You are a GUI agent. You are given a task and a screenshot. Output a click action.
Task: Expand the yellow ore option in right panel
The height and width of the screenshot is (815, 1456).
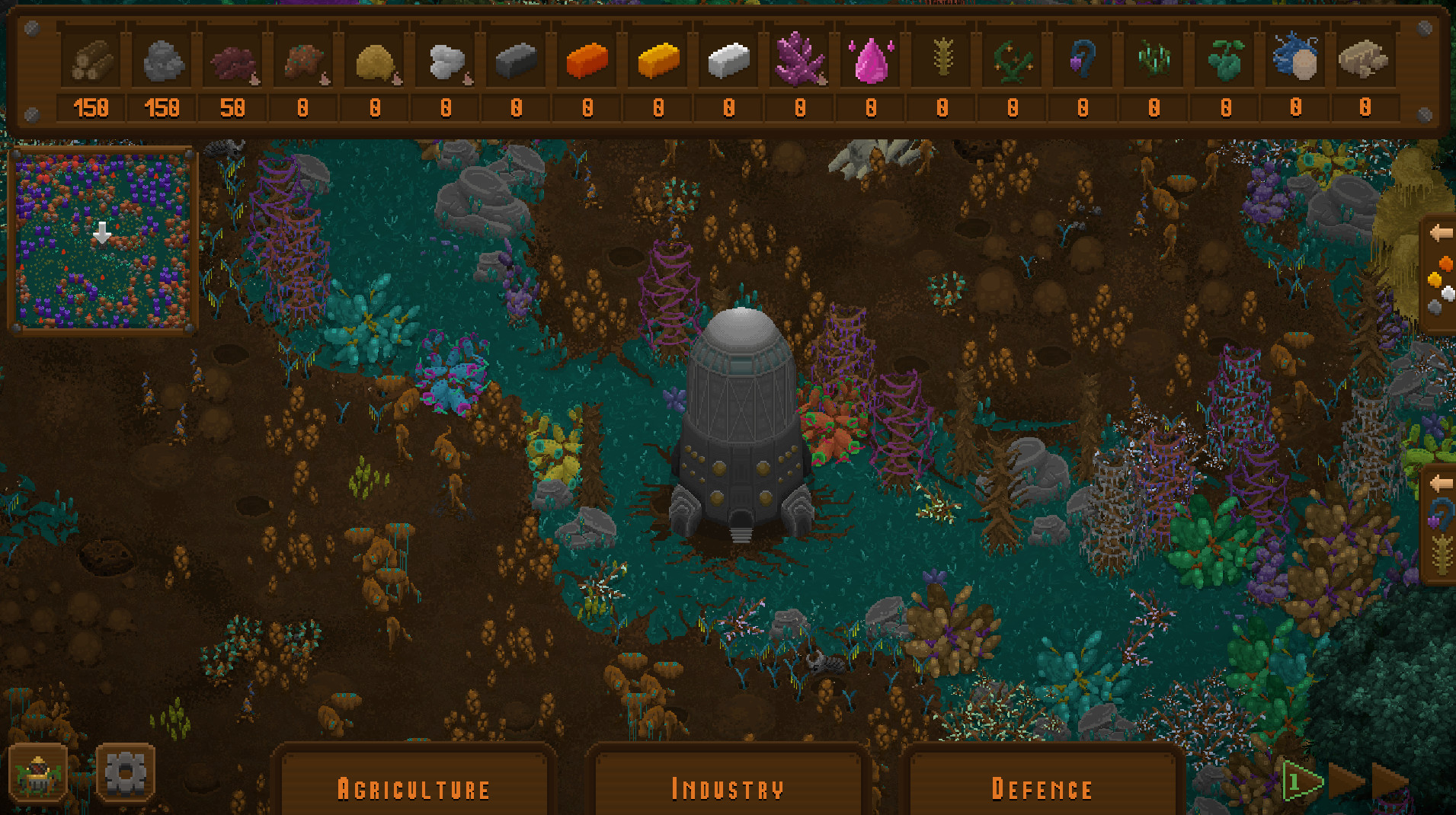pyautogui.click(x=1435, y=280)
